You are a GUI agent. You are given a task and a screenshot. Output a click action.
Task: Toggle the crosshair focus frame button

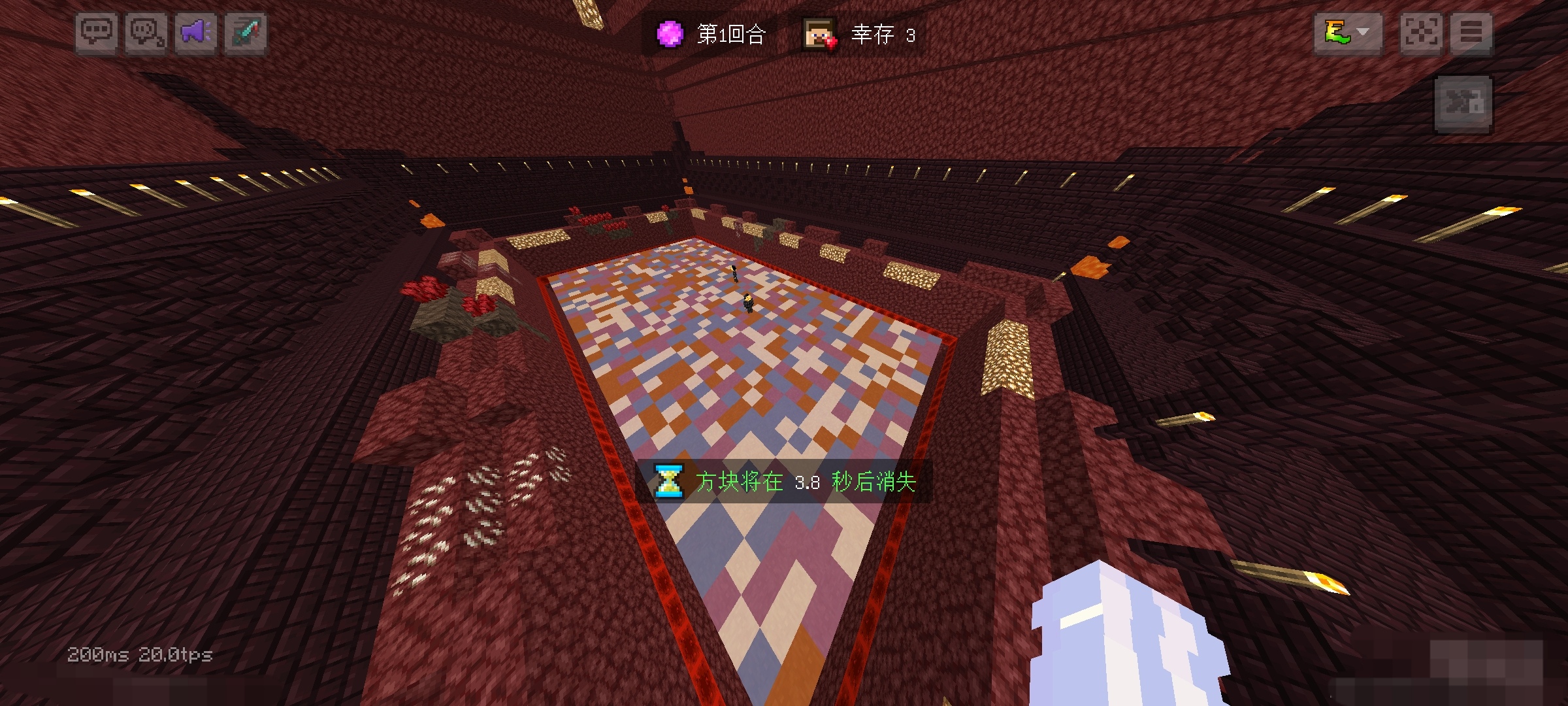click(1422, 33)
